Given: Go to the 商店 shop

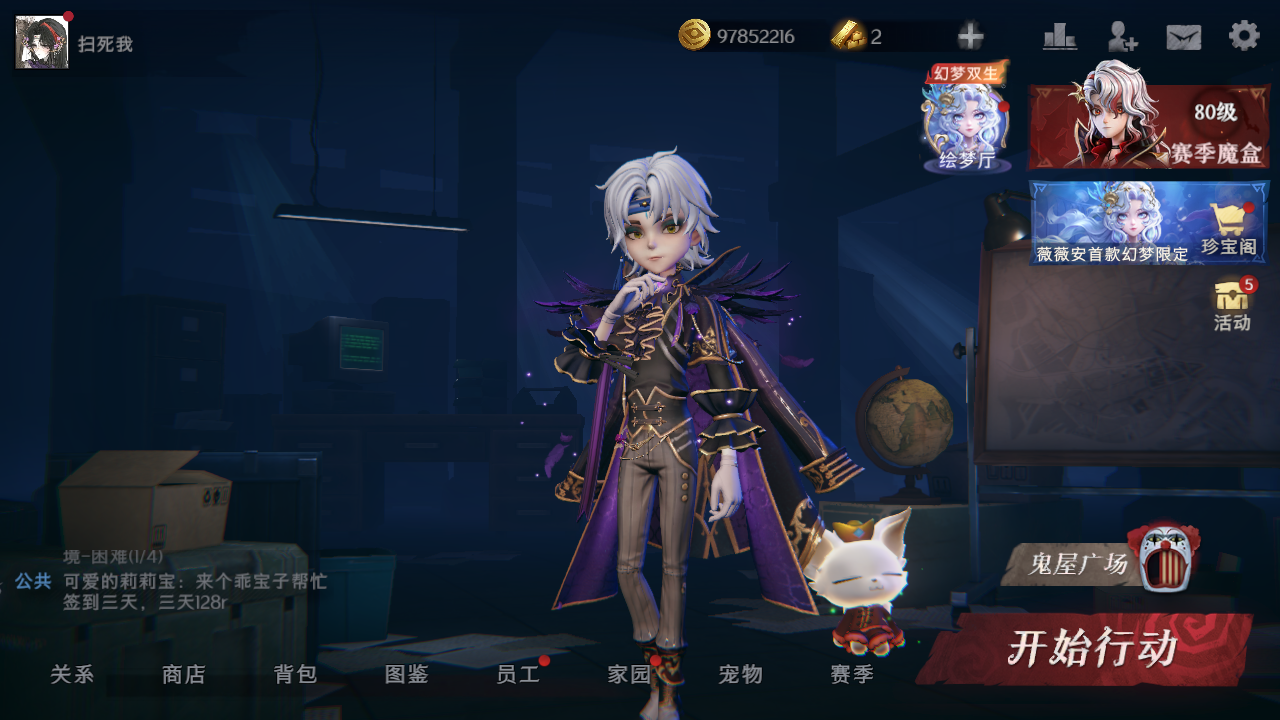Looking at the screenshot, I should [184, 675].
